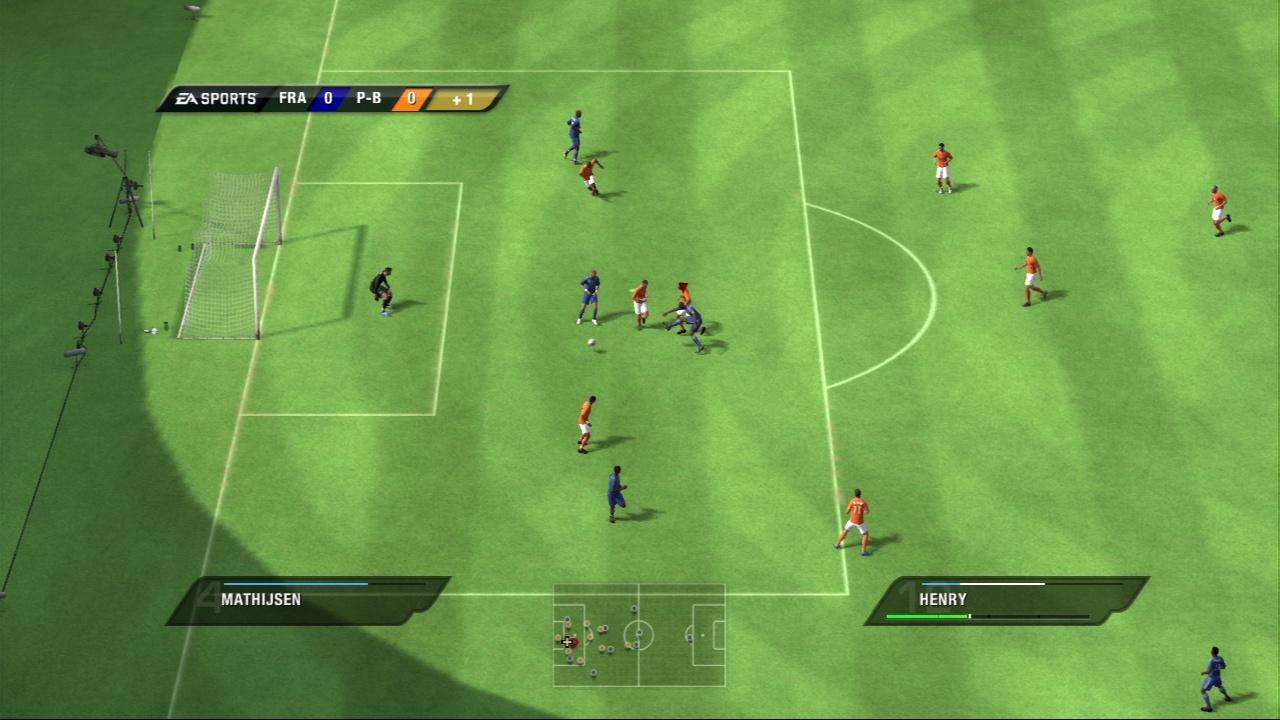1280x720 pixels.
Task: Select the P-B label on the scoreboard
Action: pyautogui.click(x=369, y=98)
